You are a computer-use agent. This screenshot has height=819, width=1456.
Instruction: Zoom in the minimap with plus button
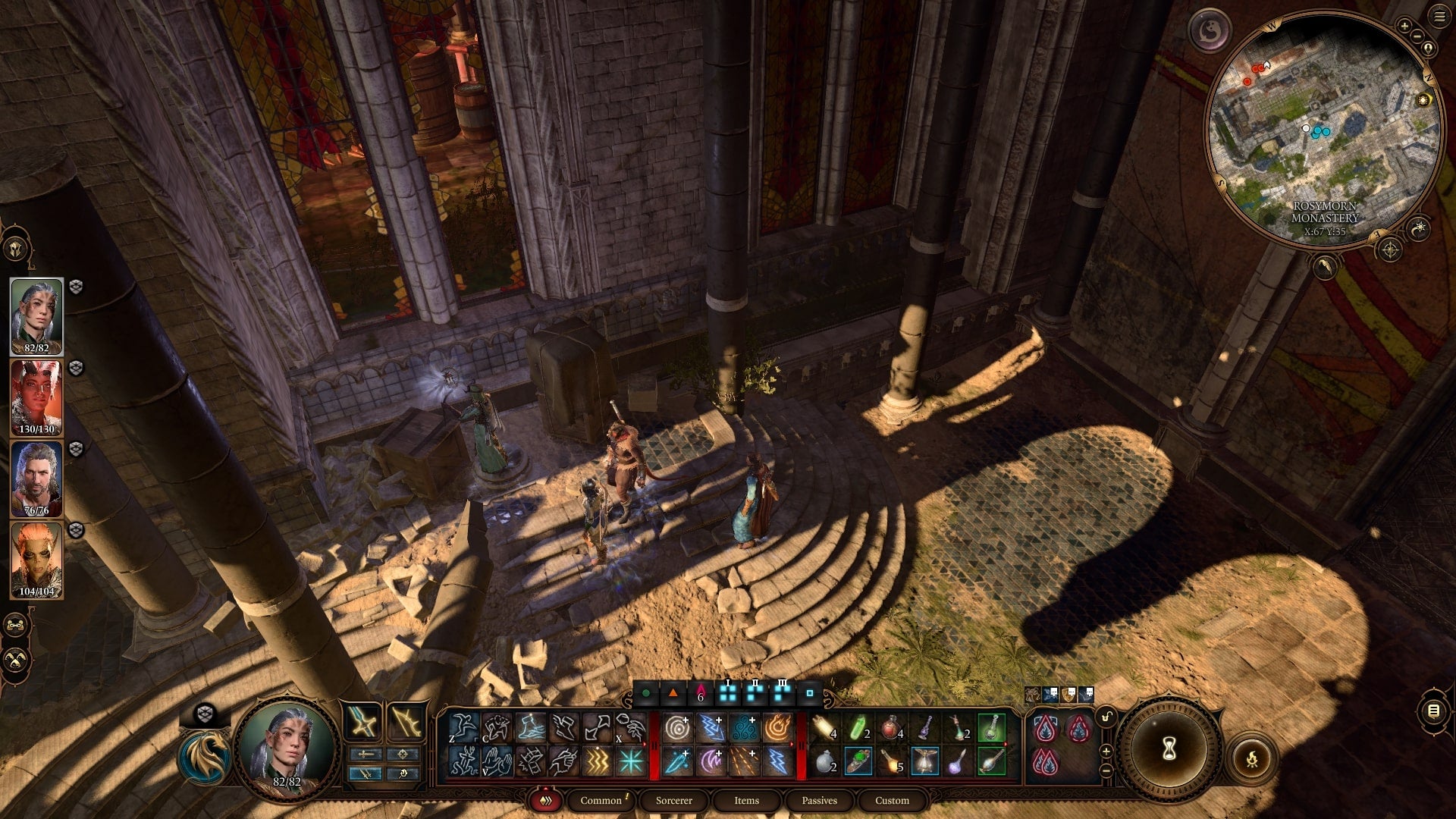point(1404,27)
